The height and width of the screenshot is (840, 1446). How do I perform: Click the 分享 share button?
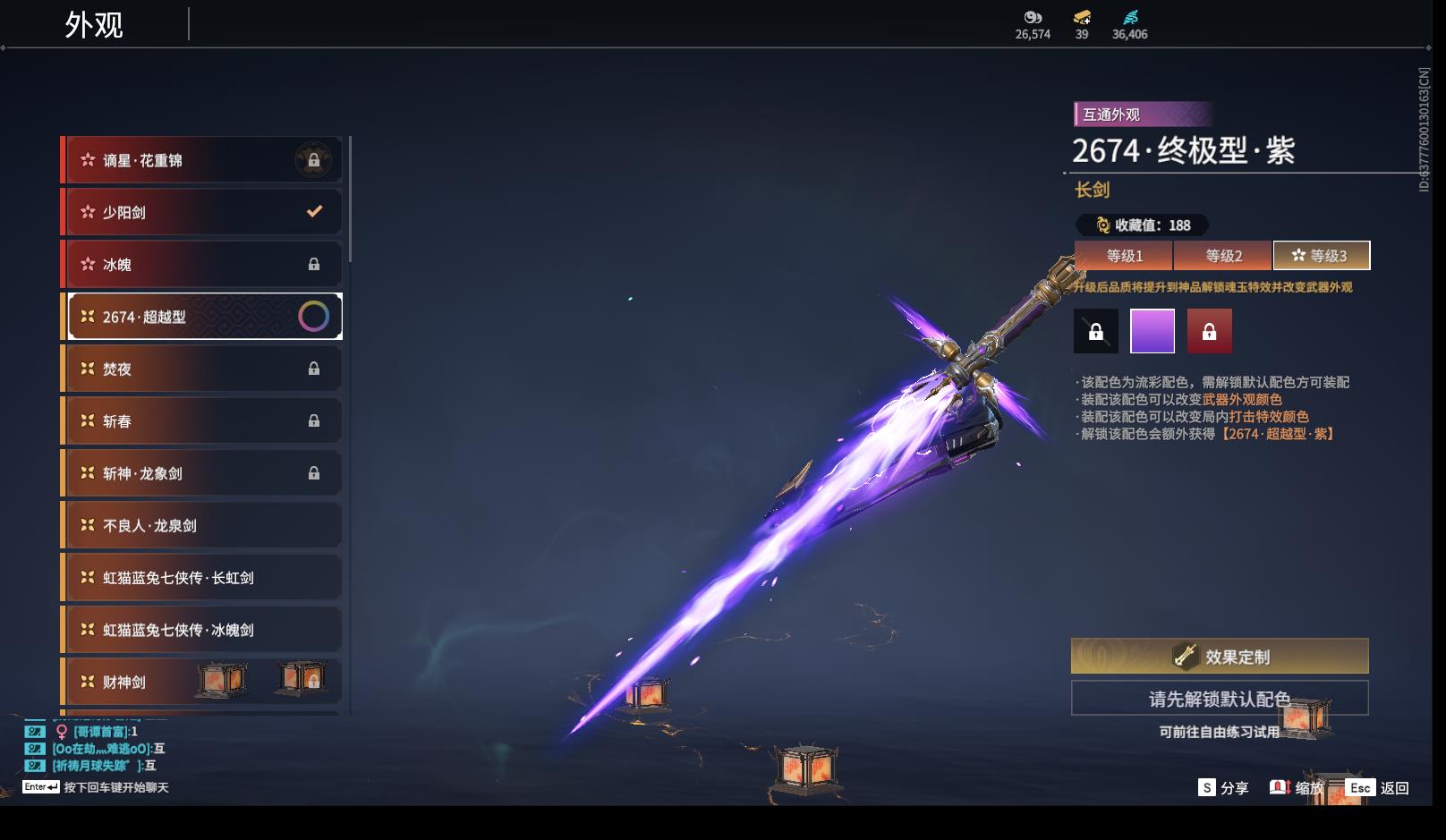coord(1223,788)
